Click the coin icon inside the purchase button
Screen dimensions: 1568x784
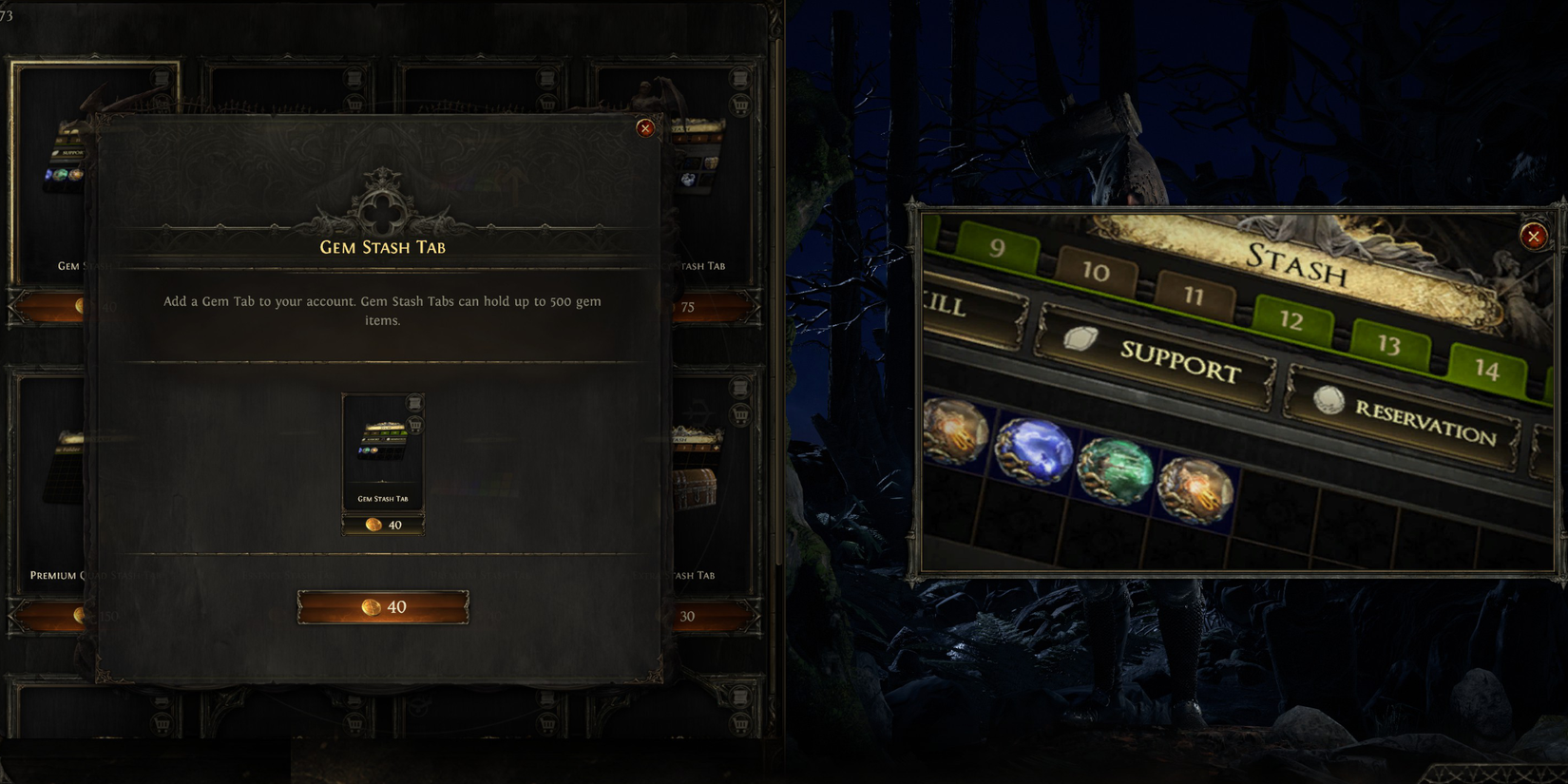[x=373, y=606]
